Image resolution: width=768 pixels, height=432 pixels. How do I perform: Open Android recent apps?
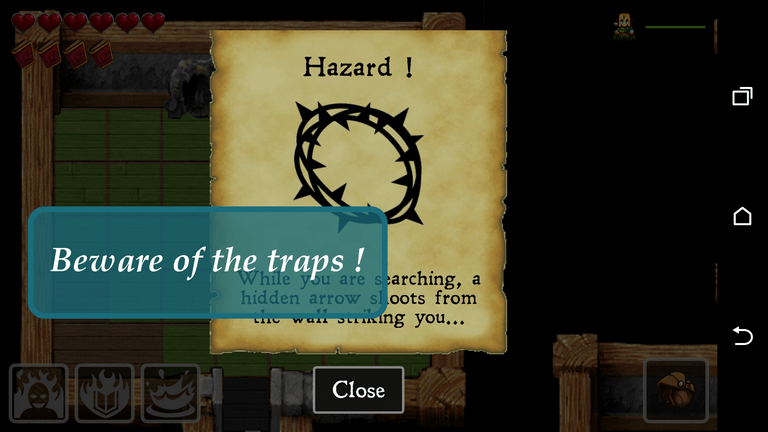(x=742, y=96)
